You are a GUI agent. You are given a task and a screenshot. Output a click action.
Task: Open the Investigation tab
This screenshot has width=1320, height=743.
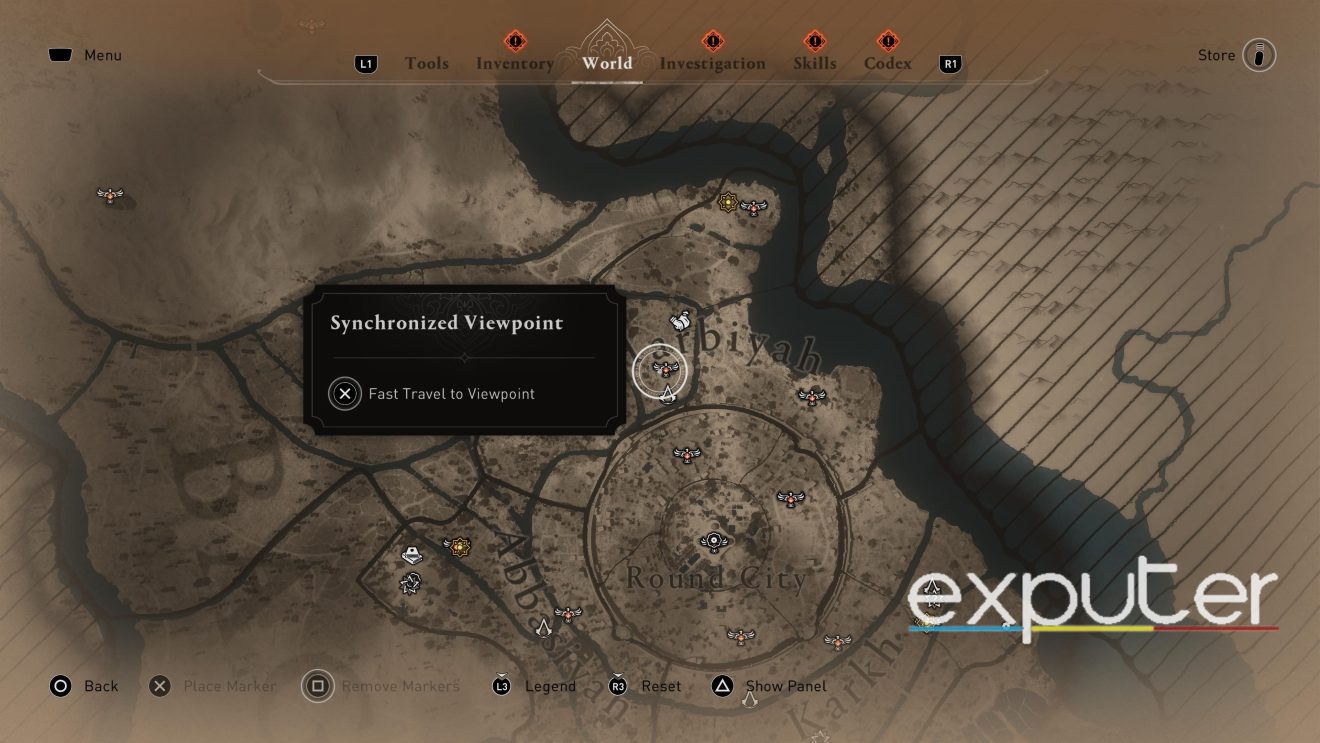point(713,63)
